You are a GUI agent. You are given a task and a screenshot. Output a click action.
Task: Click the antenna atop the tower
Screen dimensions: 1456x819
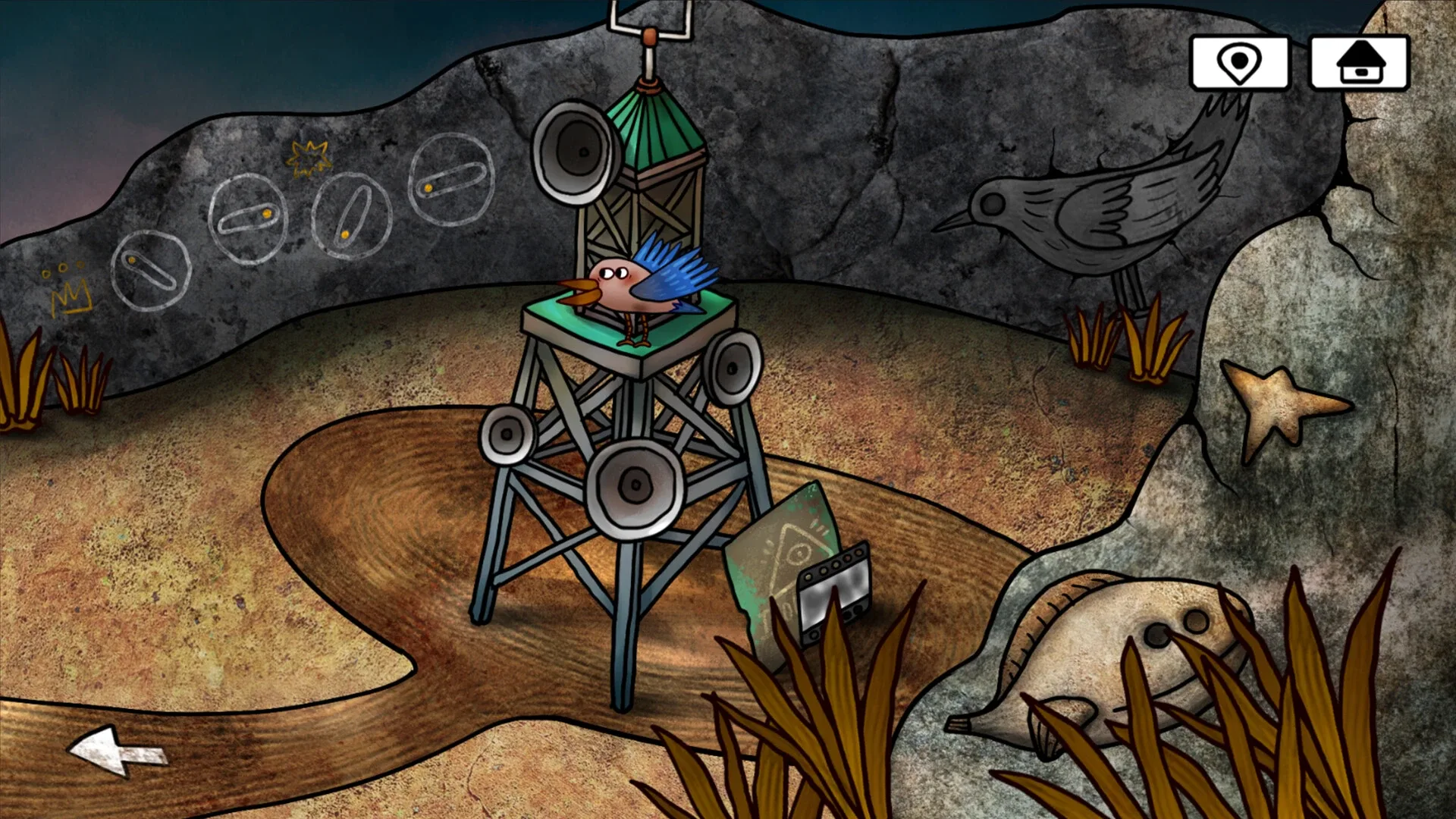(649, 30)
